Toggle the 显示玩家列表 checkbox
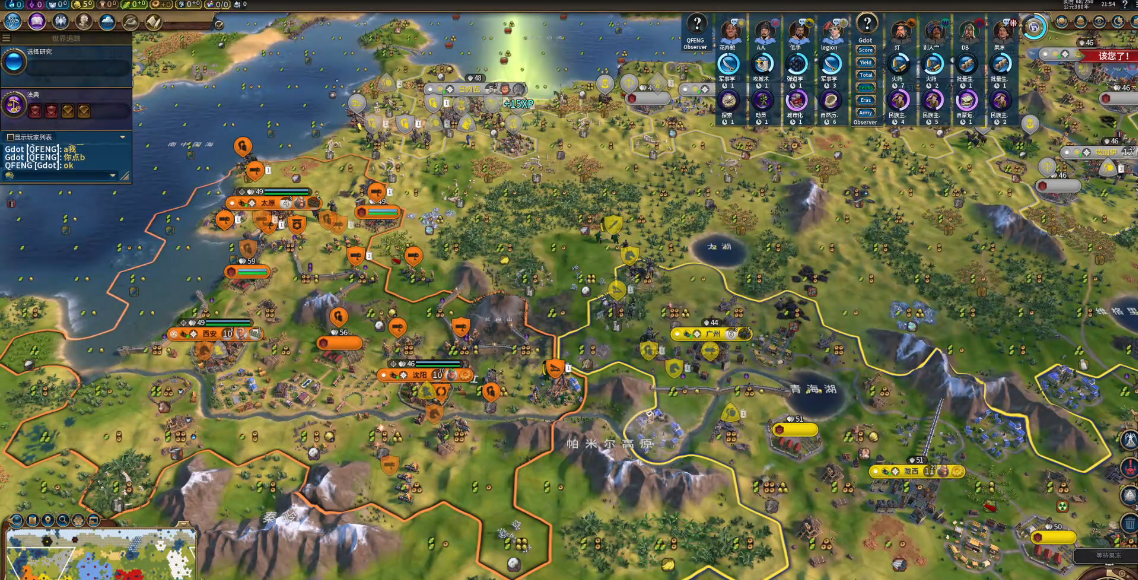This screenshot has width=1138, height=580. tap(10, 137)
